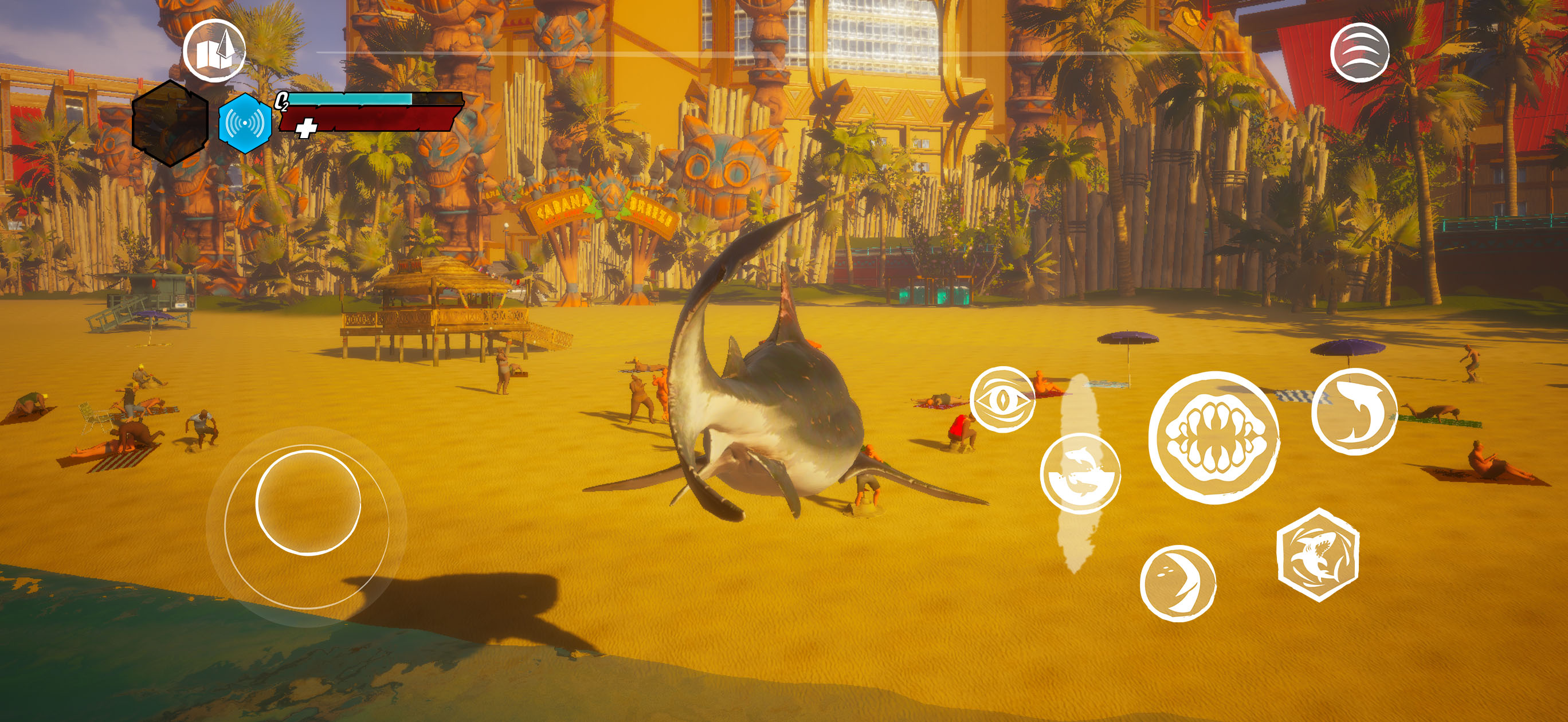Open the map with the top-left icon
1568x722 pixels.
[214, 52]
